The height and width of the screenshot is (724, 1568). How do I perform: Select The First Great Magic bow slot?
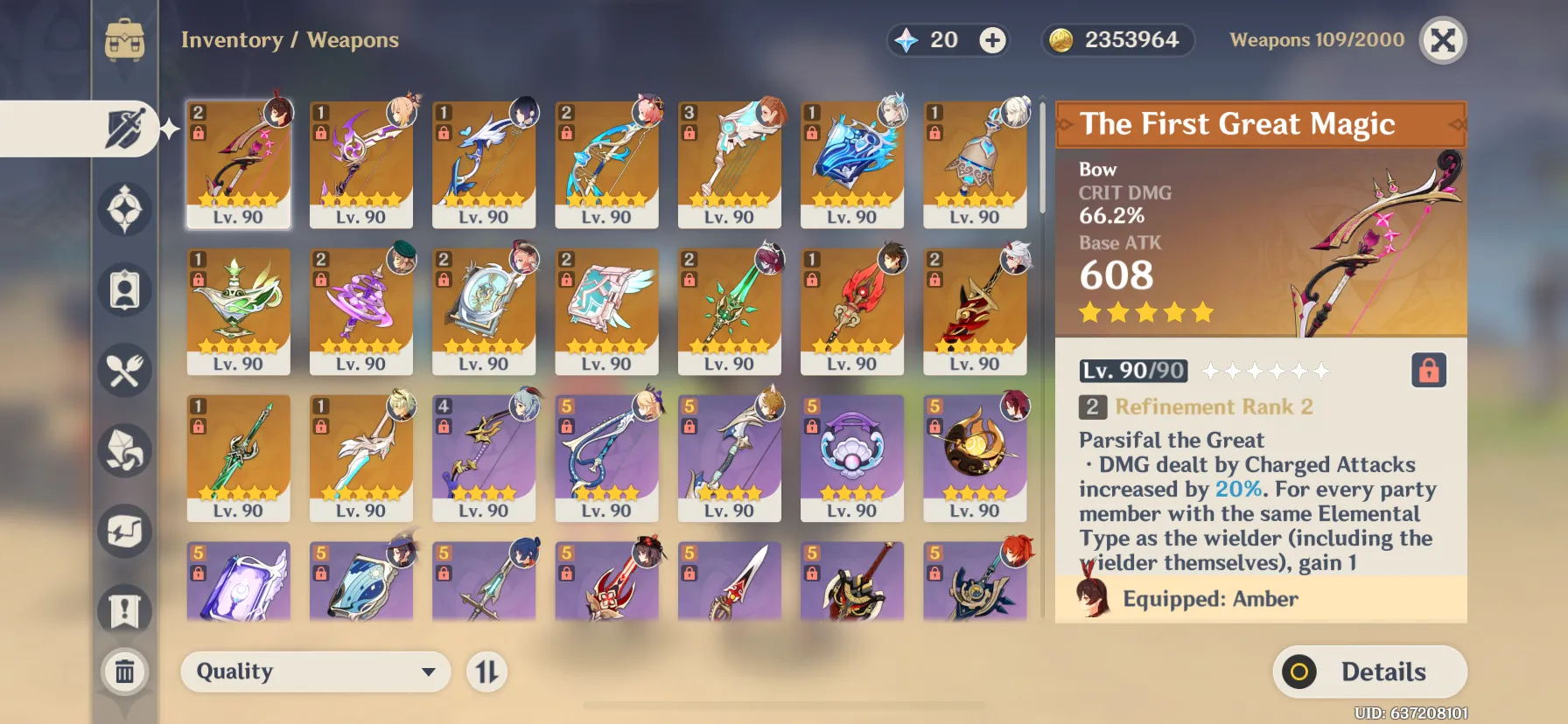(x=238, y=164)
